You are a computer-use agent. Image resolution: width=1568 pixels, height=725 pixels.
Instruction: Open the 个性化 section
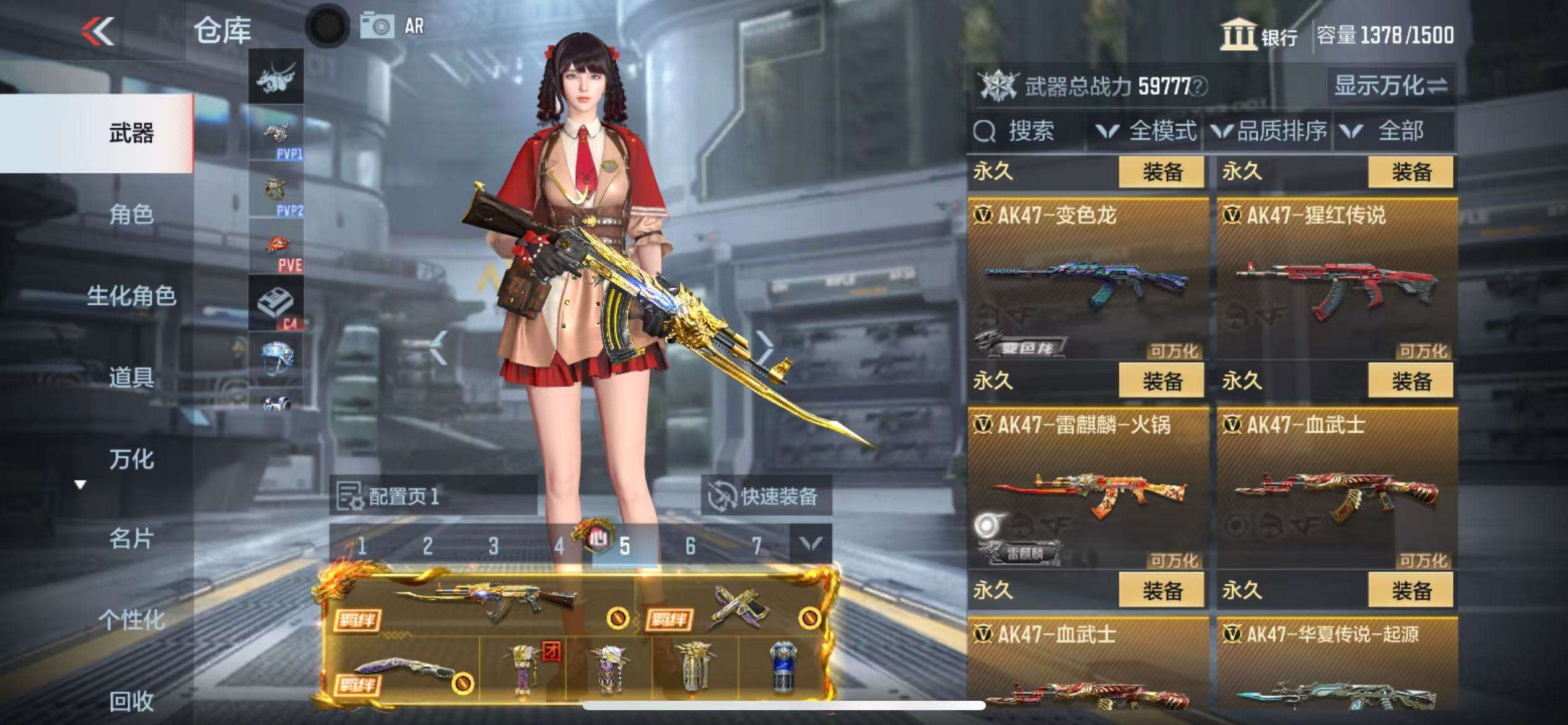point(131,619)
